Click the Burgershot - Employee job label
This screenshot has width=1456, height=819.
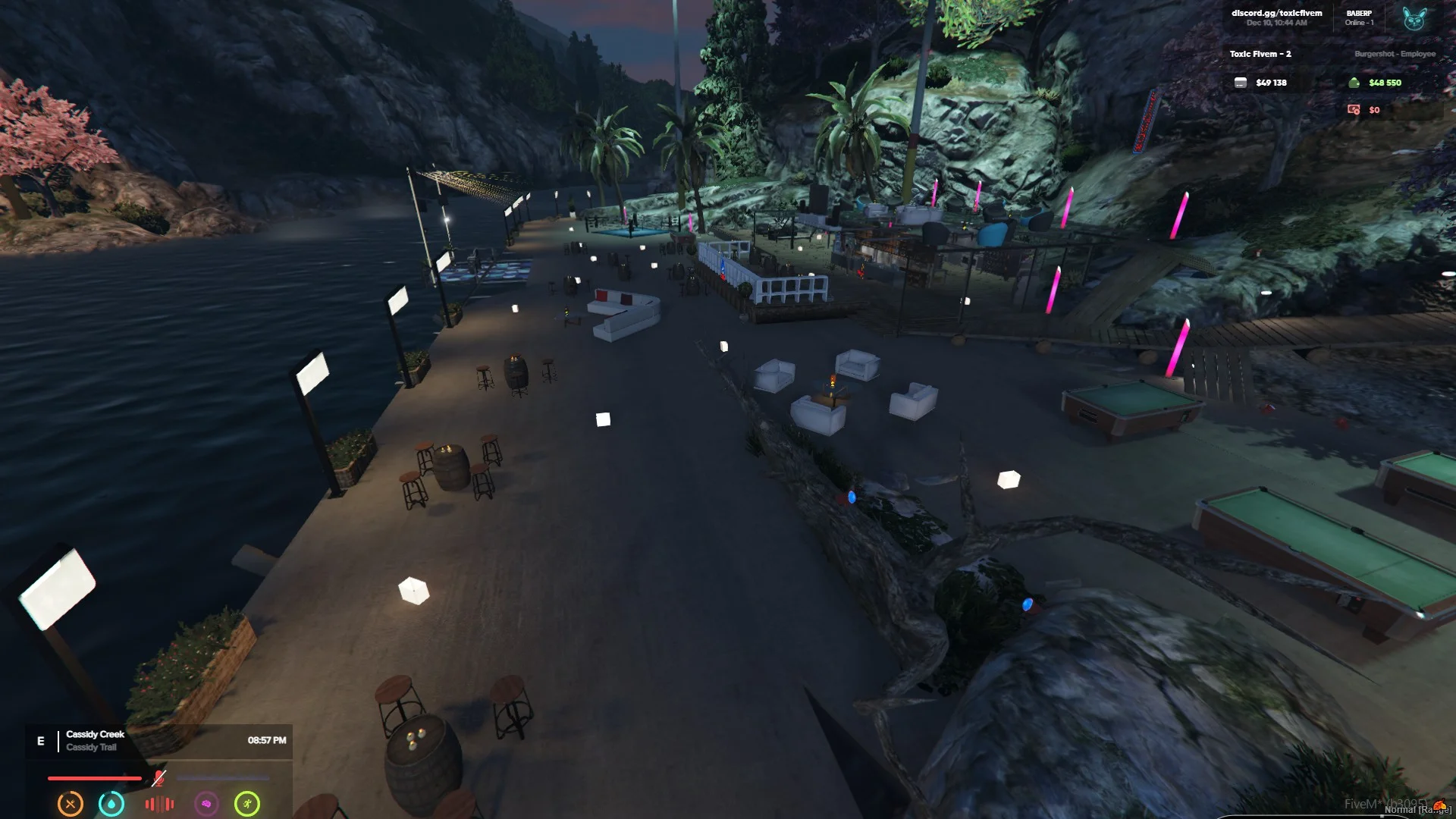click(1395, 54)
